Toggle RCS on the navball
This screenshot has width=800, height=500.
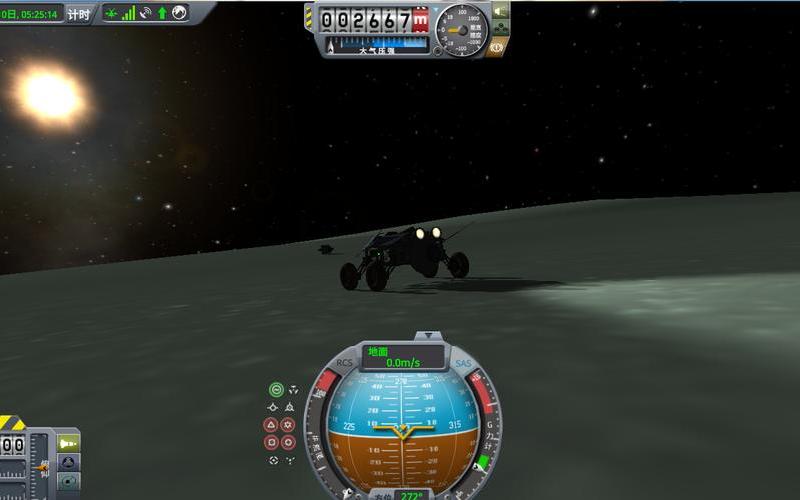[x=345, y=363]
